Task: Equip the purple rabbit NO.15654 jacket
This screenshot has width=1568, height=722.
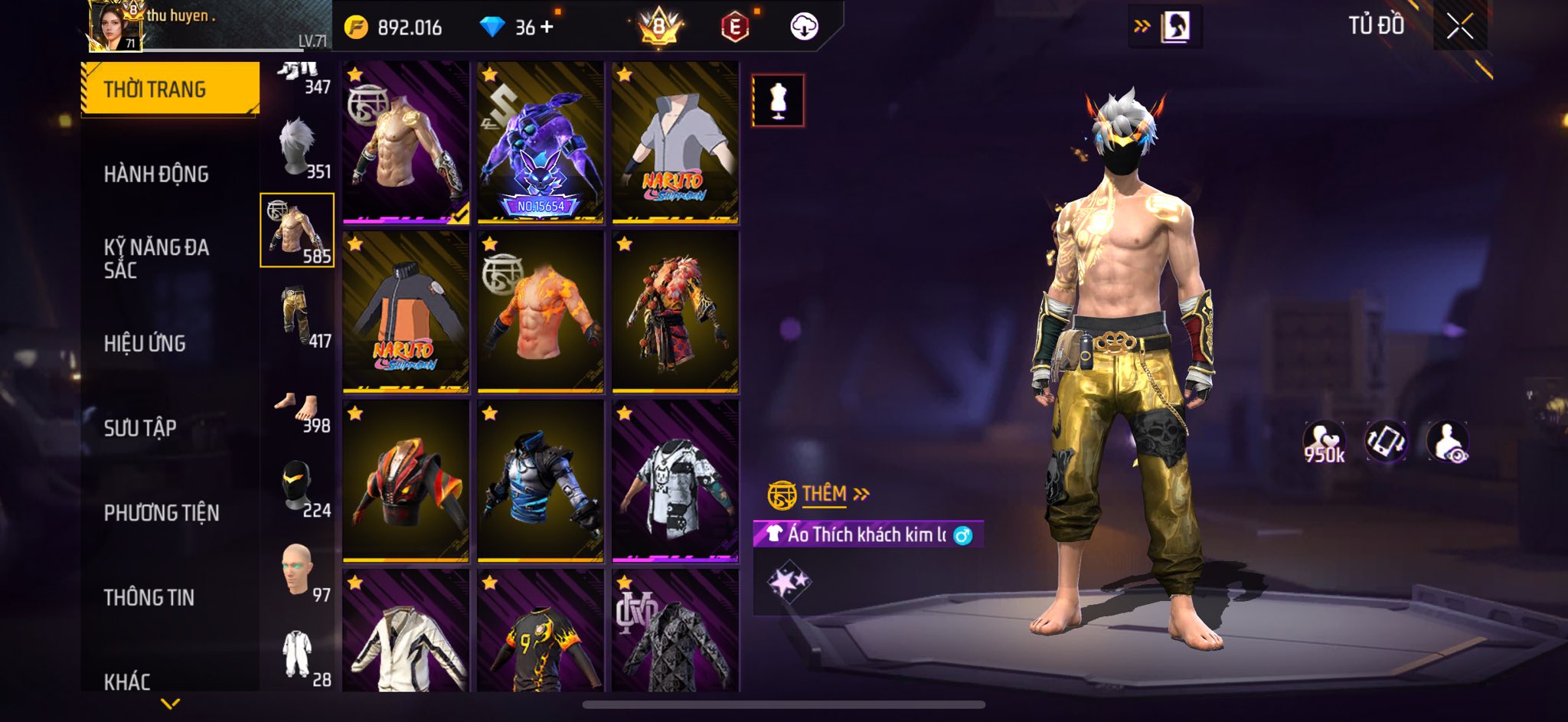Action: point(540,143)
